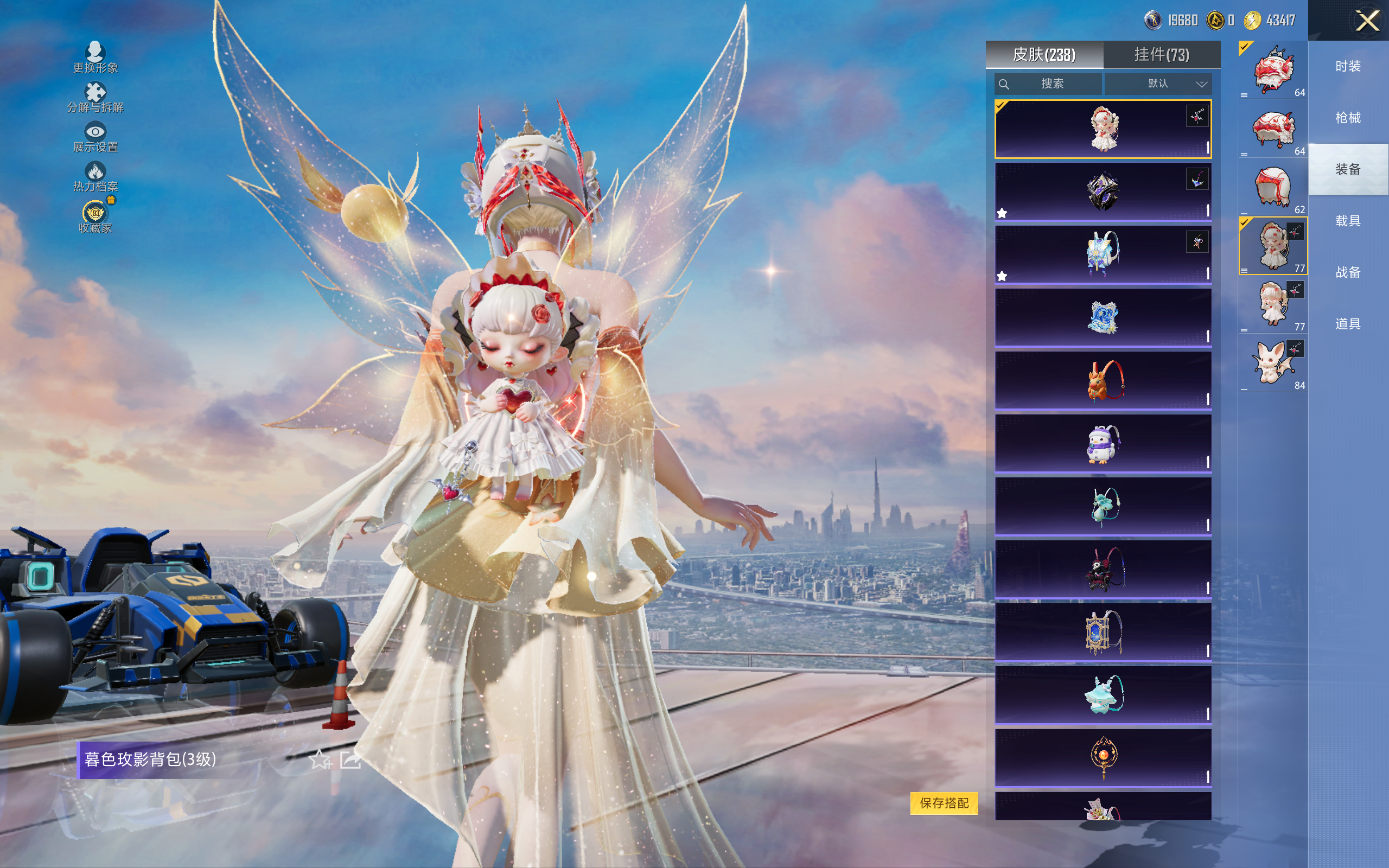
Task: Save the outfit with 保存搭配
Action: (944, 802)
